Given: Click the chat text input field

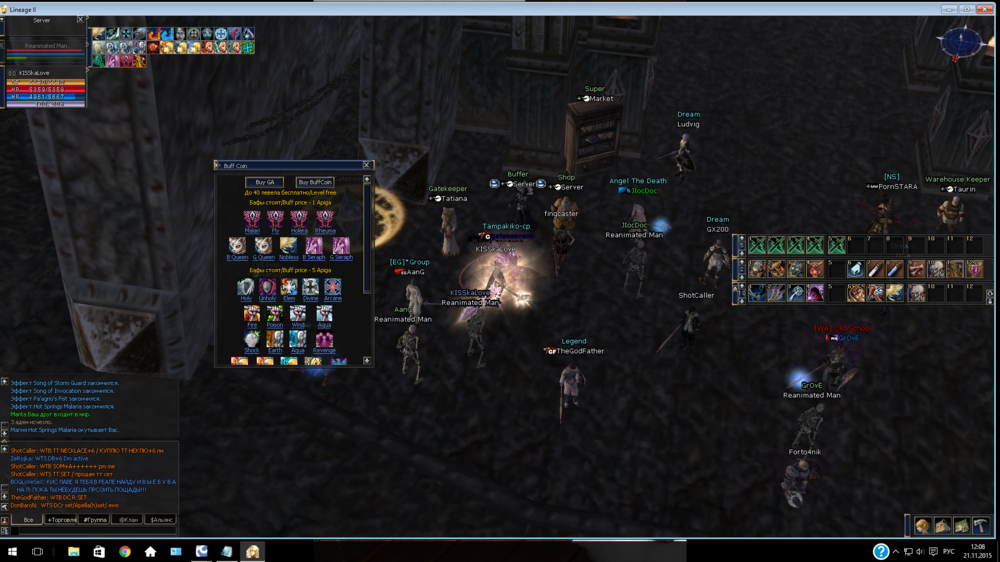Looking at the screenshot, I should (90, 531).
